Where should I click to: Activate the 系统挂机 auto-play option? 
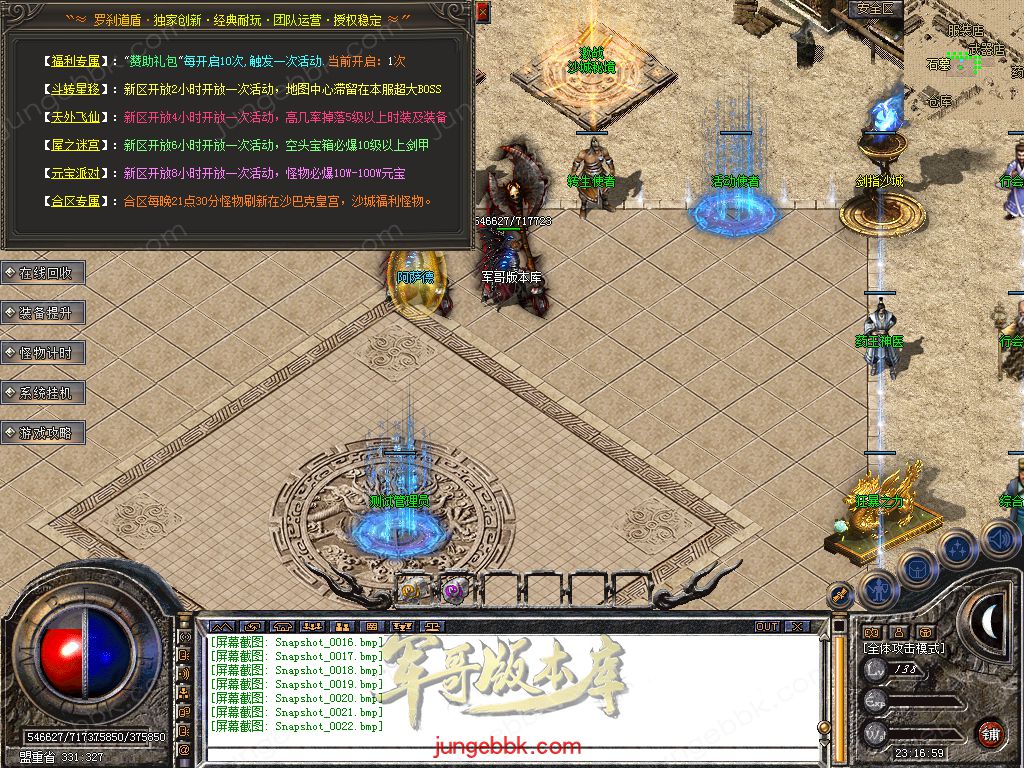coord(44,393)
